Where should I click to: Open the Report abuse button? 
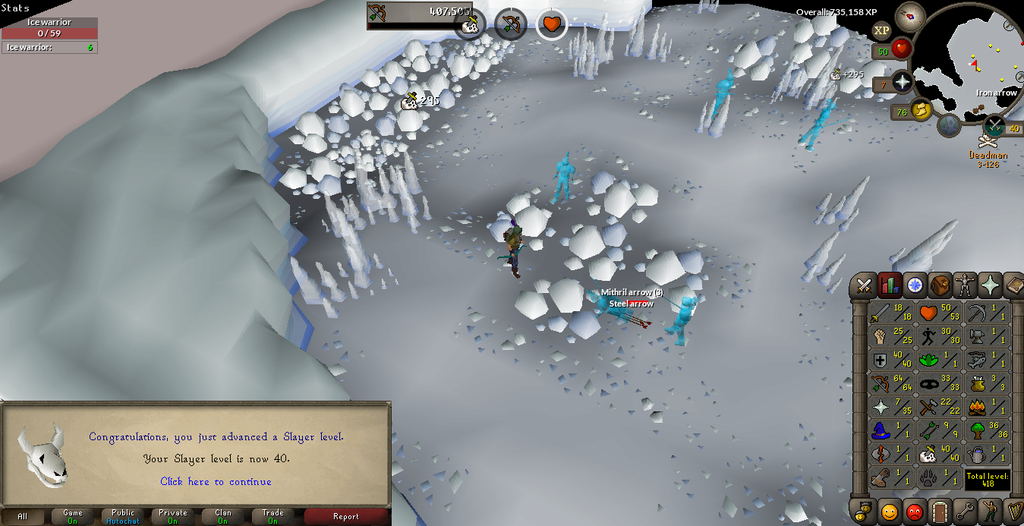coord(346,516)
